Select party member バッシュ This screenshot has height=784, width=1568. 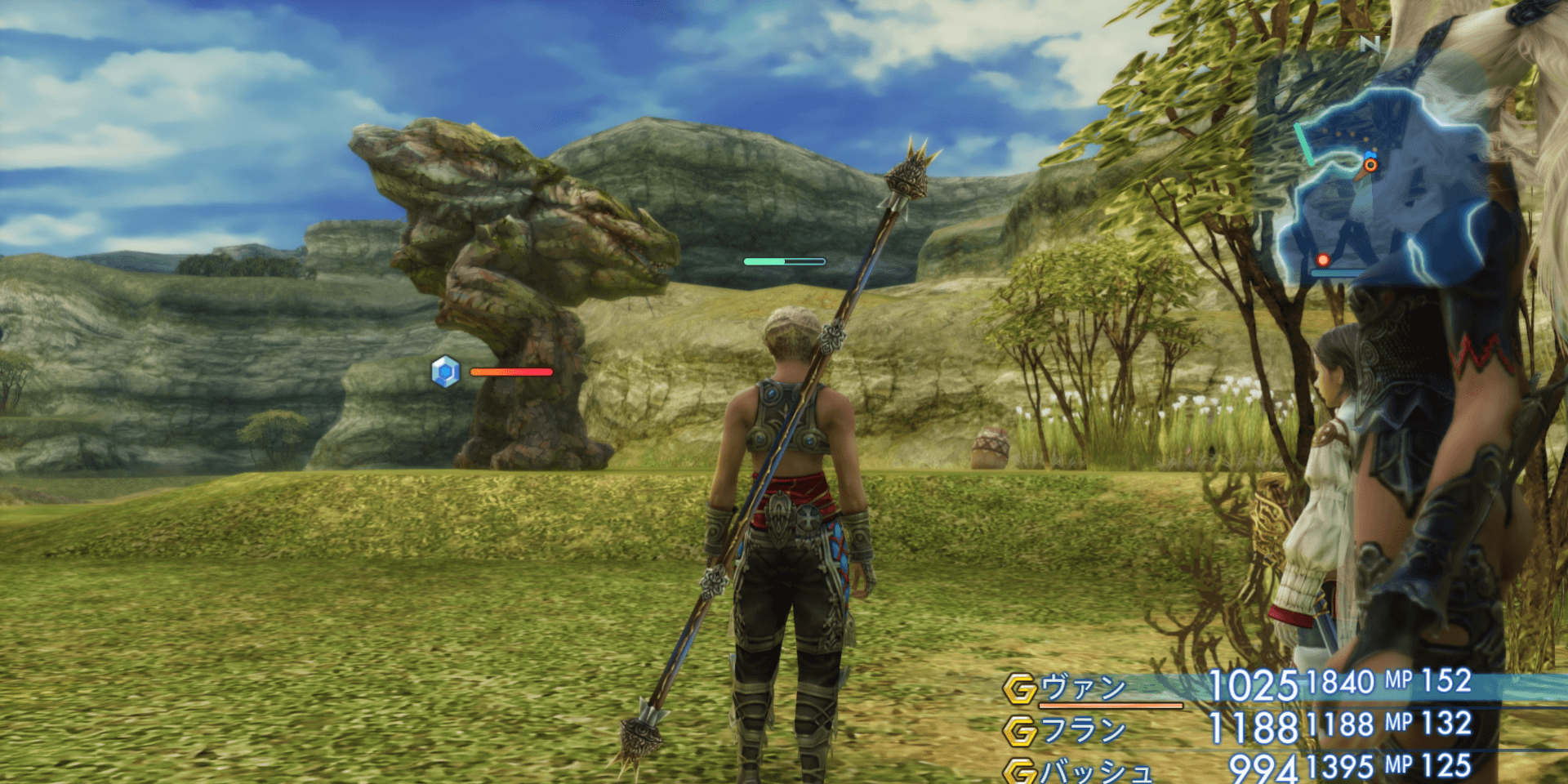pos(1094,770)
